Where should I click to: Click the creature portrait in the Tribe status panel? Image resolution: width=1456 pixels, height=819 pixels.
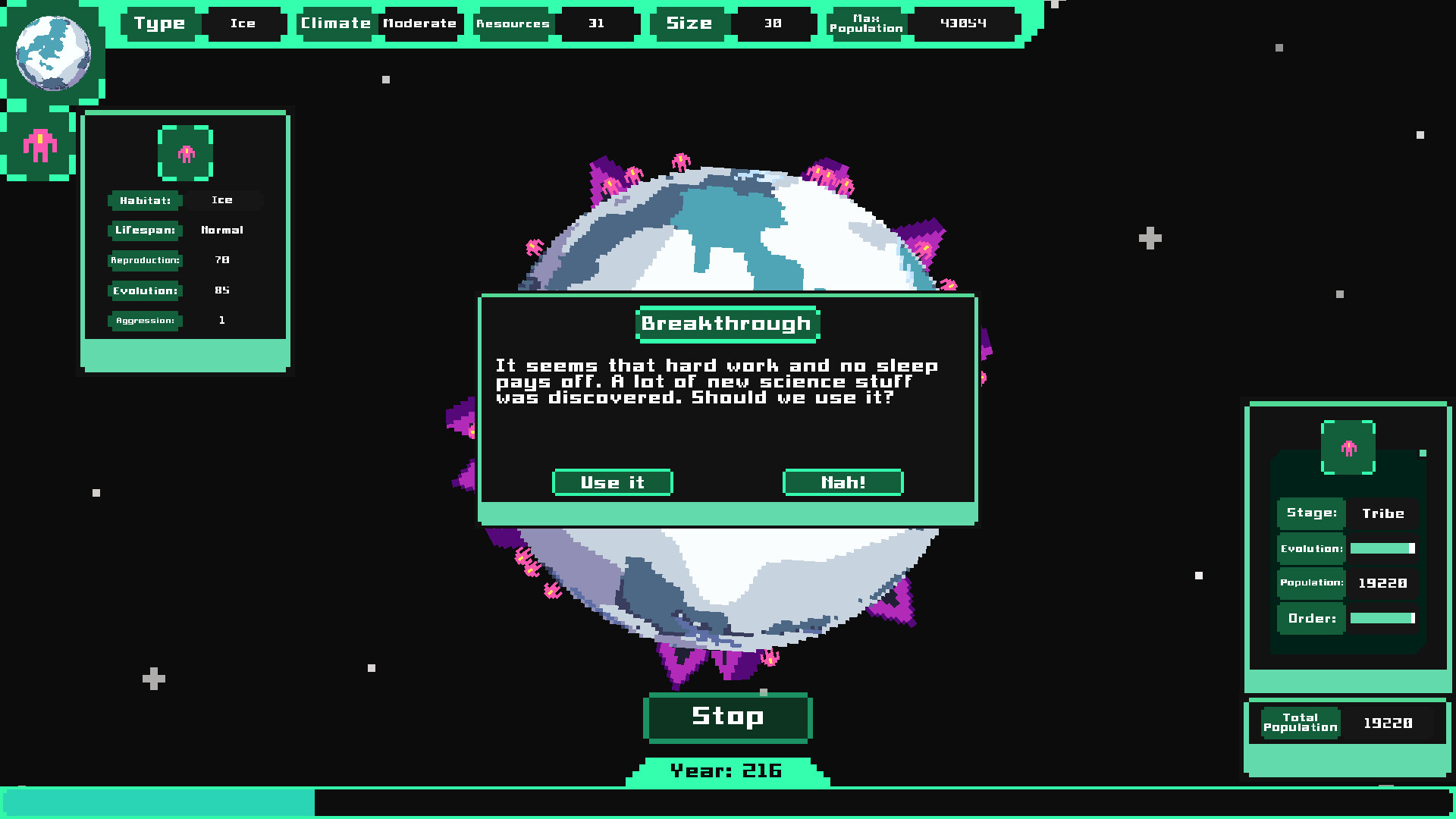(x=1348, y=447)
